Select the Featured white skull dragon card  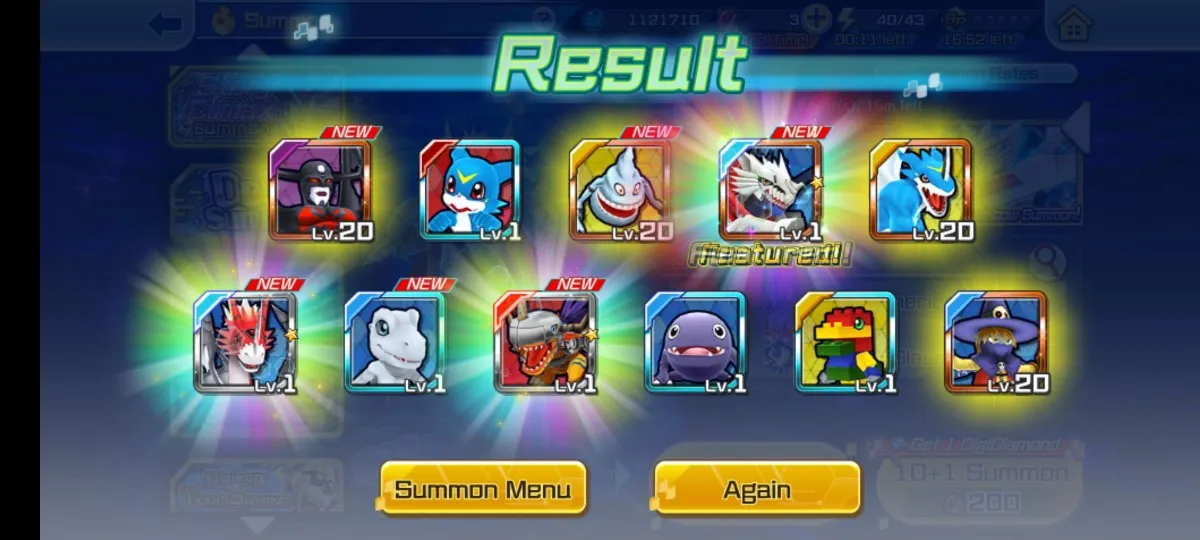[x=770, y=190]
